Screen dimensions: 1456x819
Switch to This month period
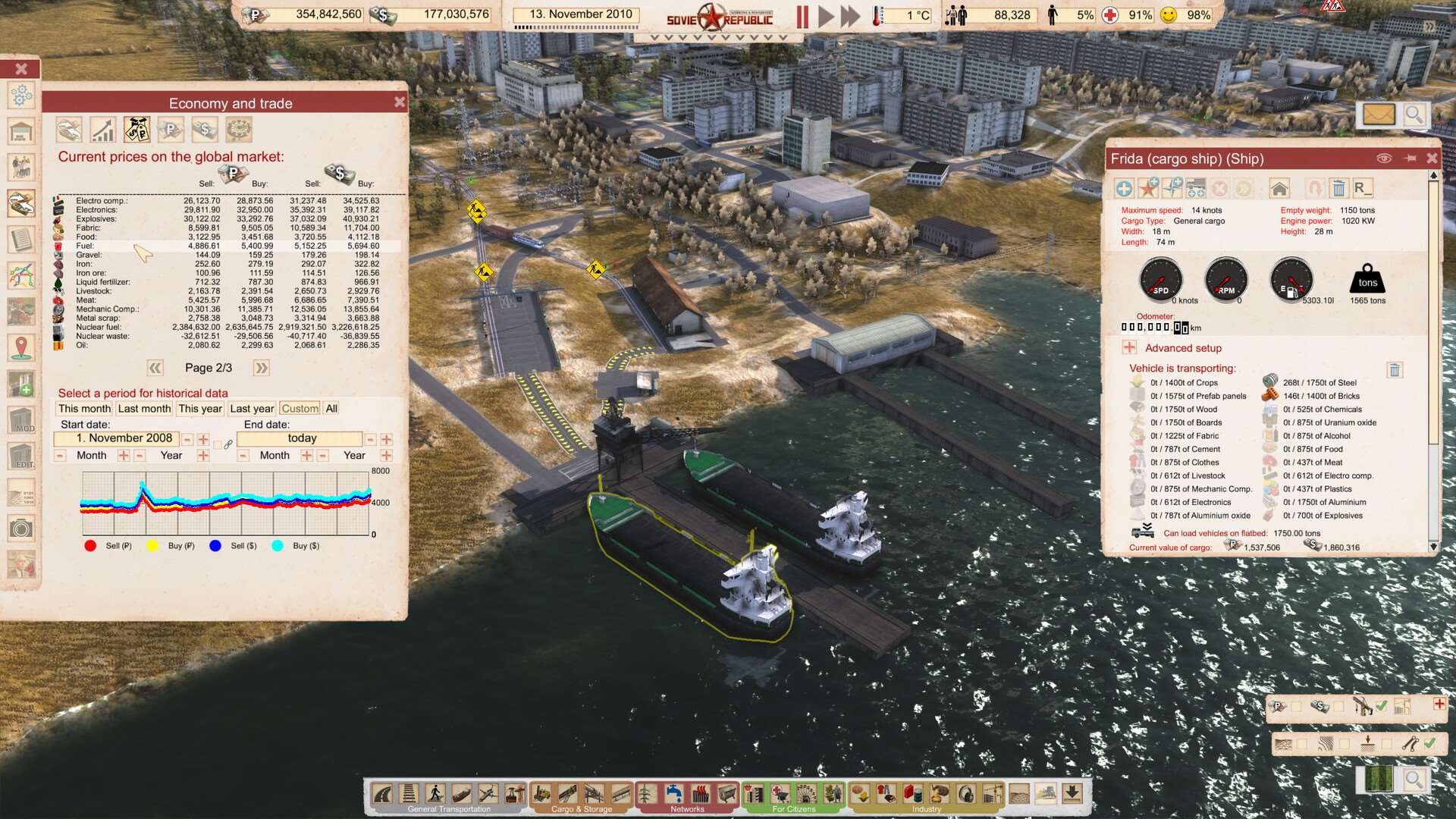[x=84, y=409]
